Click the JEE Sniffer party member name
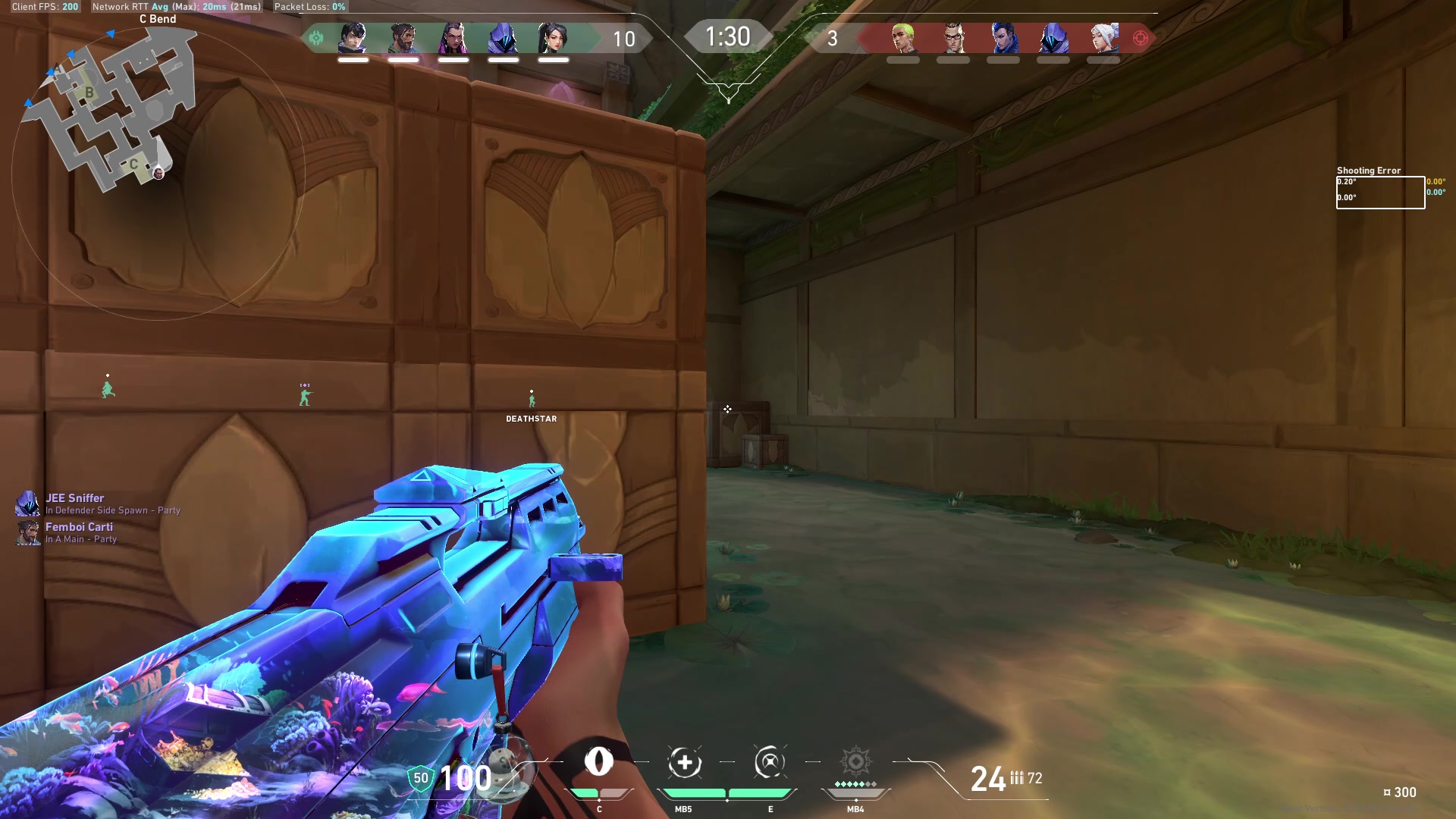This screenshot has width=1456, height=819. tap(75, 498)
